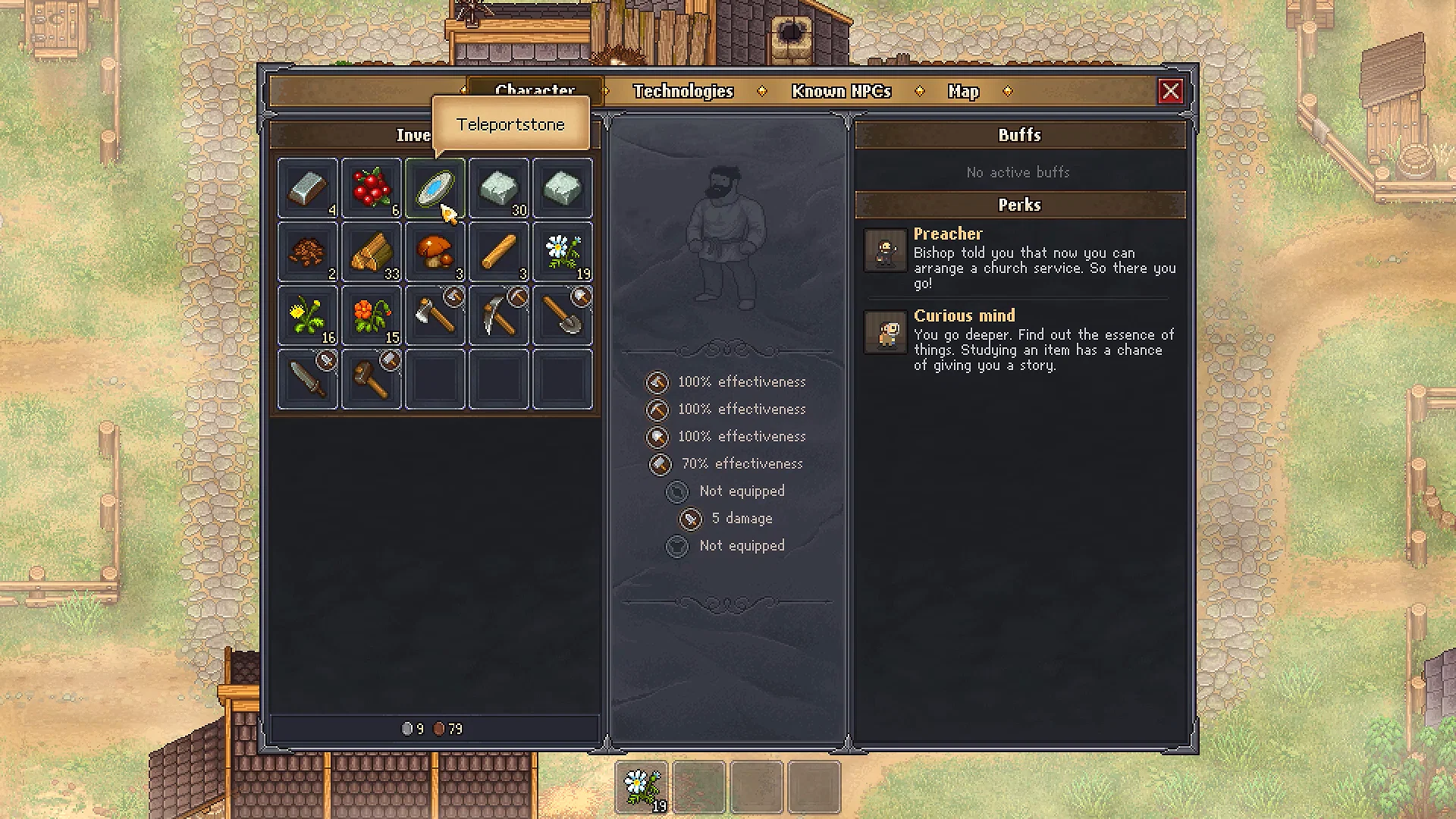
Task: Click the 70% effectiveness tool icon
Action: point(660,464)
